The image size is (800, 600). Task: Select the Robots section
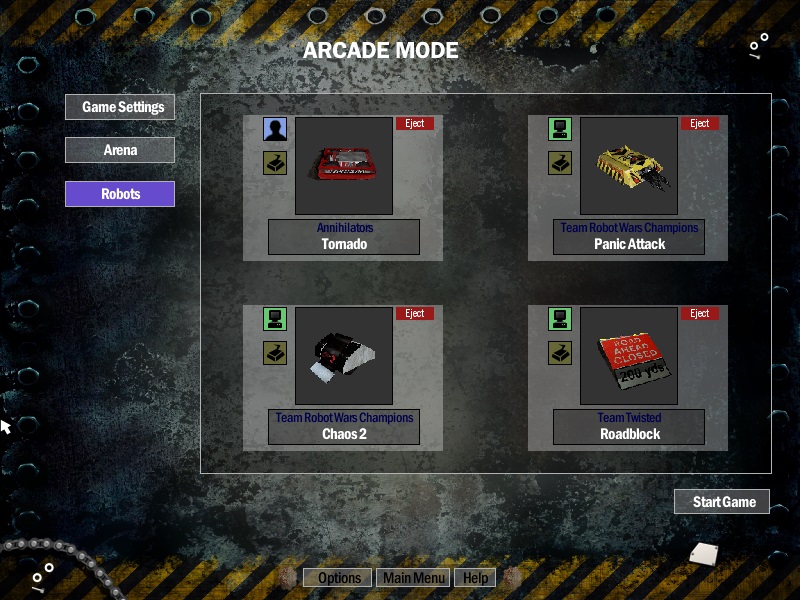pyautogui.click(x=120, y=194)
